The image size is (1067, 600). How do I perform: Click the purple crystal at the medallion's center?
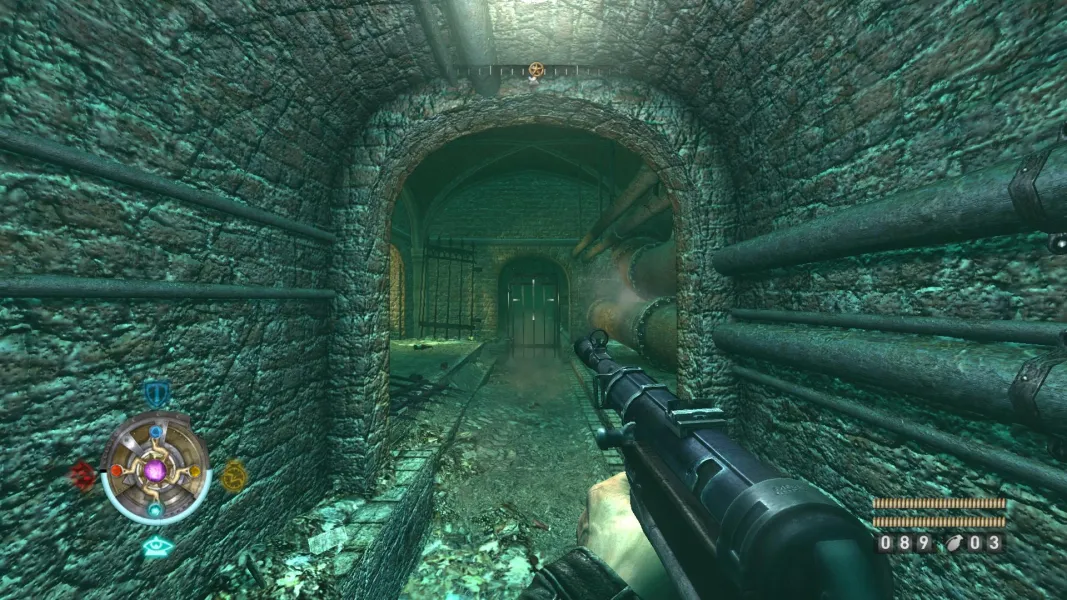pos(155,470)
